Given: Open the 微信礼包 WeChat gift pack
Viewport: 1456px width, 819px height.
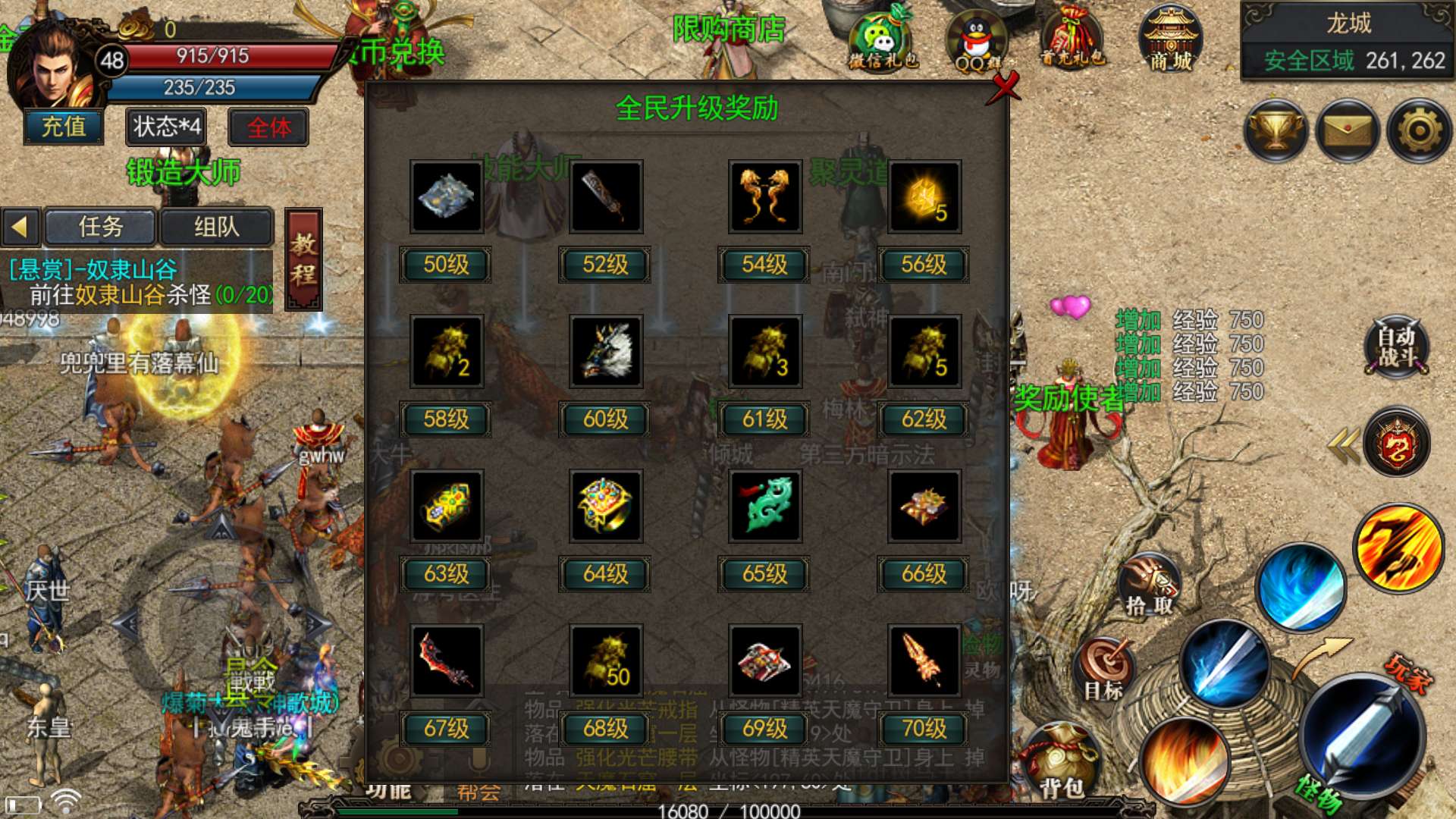Looking at the screenshot, I should click(x=883, y=39).
